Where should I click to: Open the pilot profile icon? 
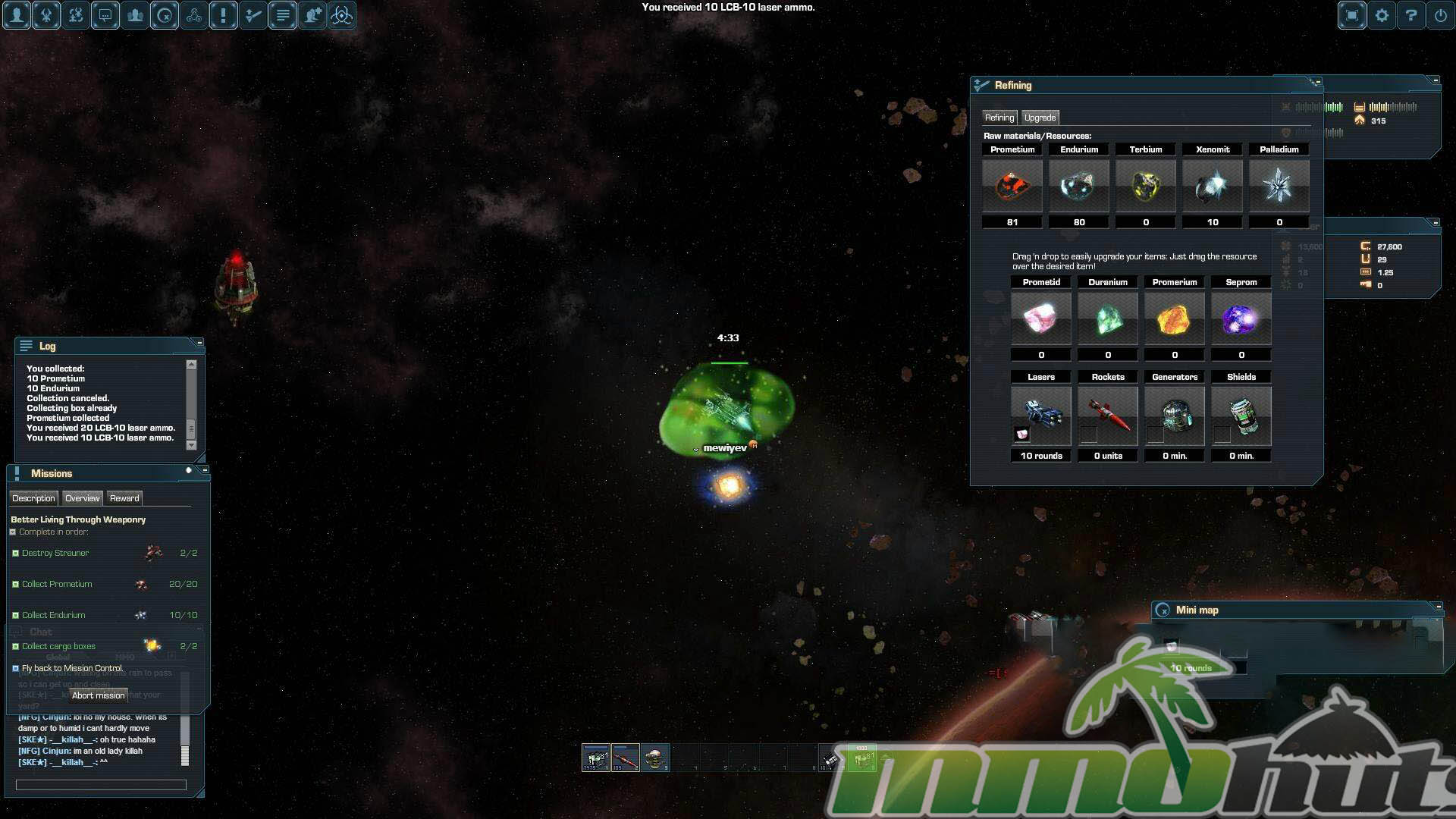click(x=17, y=15)
